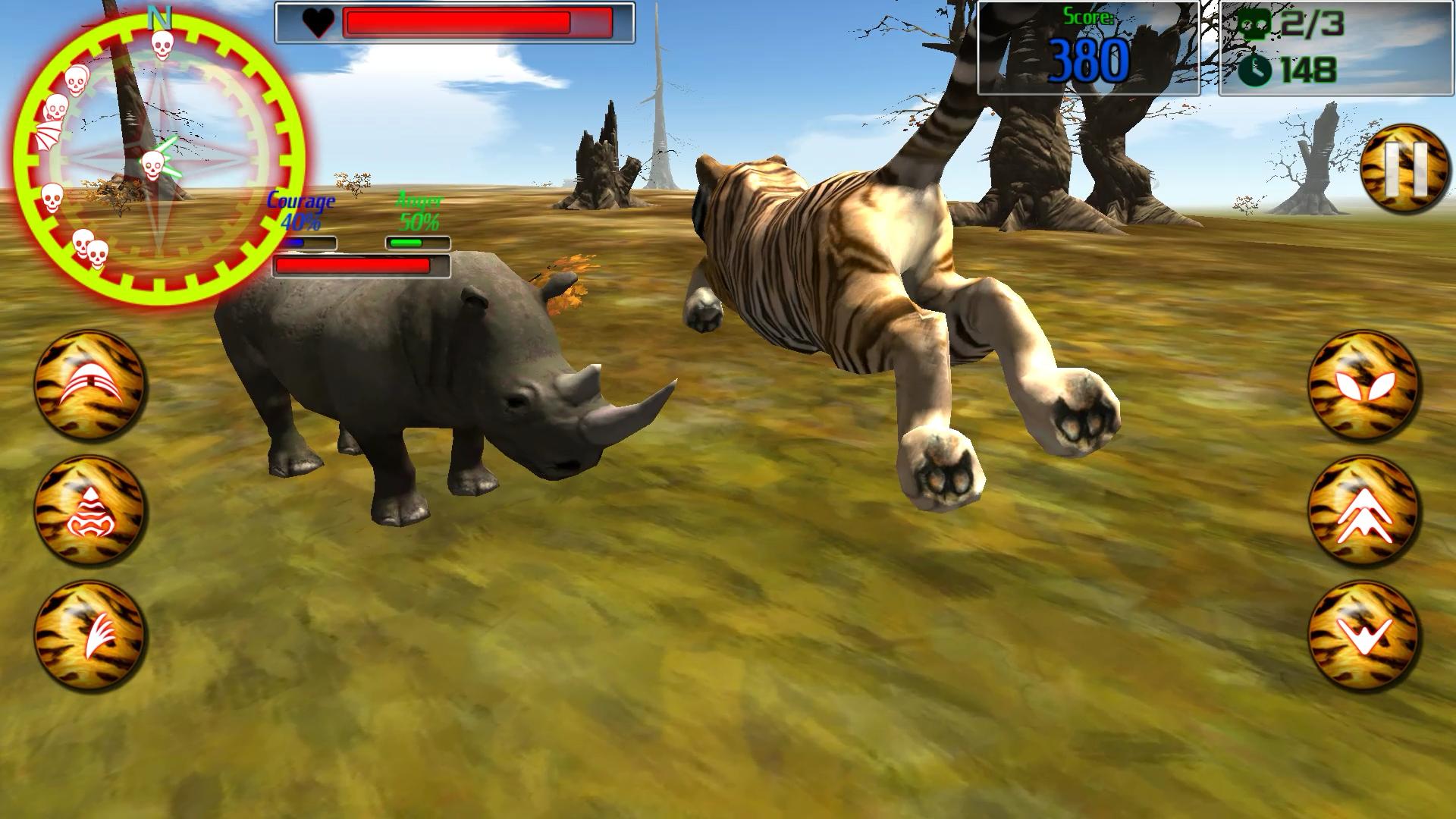Tap the N label on the compass
This screenshot has width=1456, height=819.
[158, 17]
